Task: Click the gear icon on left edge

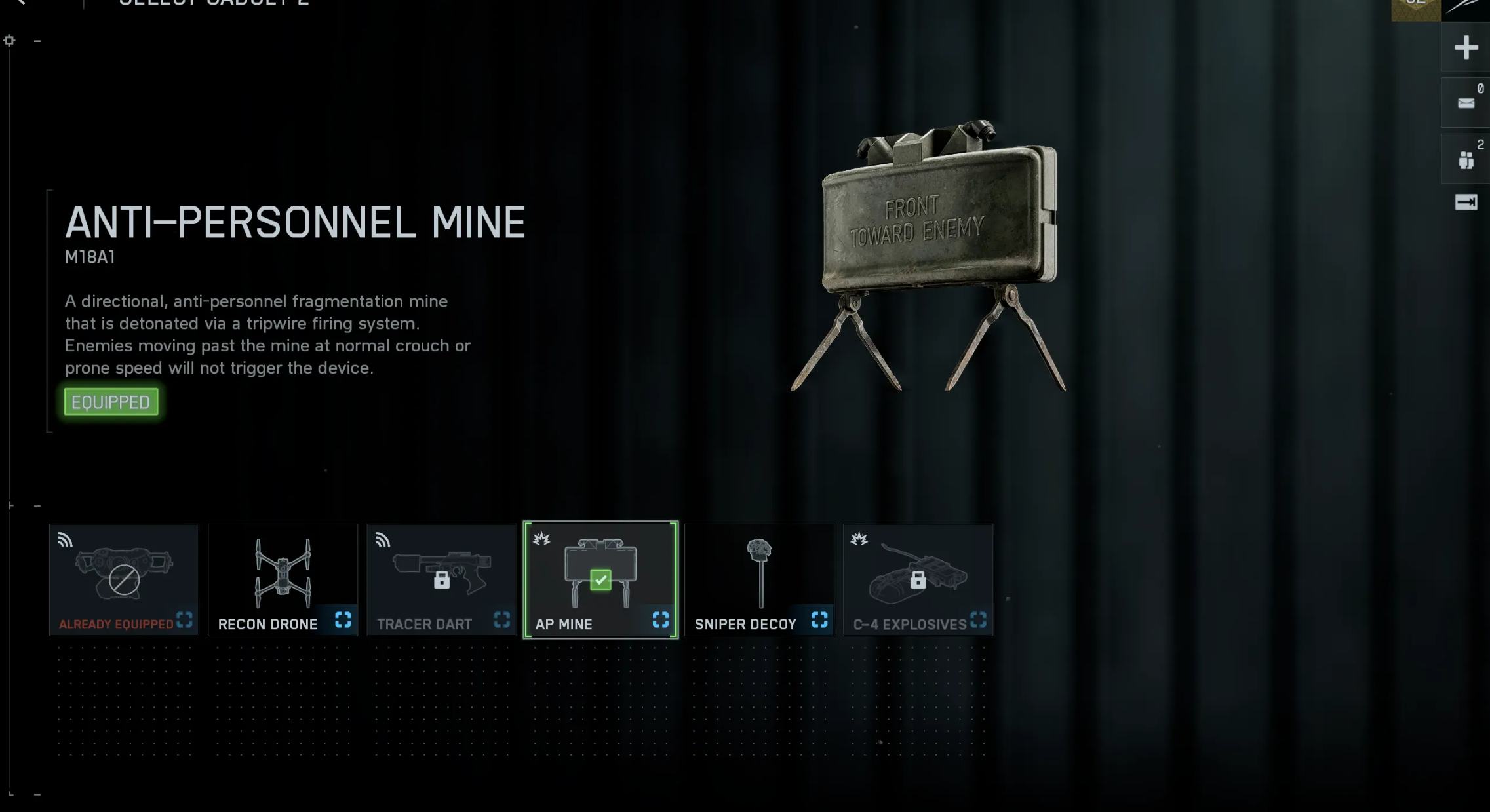Action: tap(9, 41)
